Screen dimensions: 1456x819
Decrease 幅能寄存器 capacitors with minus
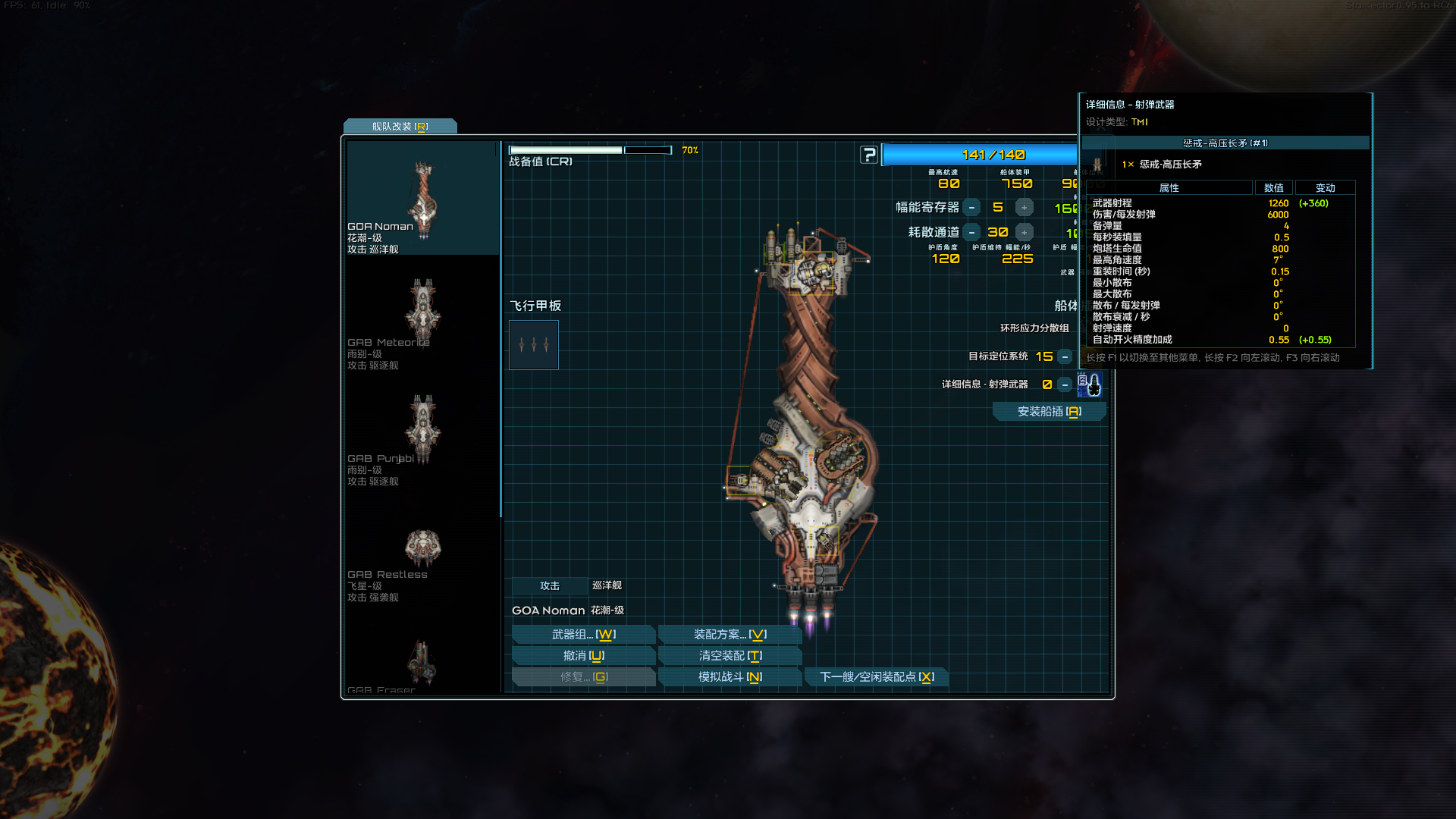pyautogui.click(x=971, y=208)
